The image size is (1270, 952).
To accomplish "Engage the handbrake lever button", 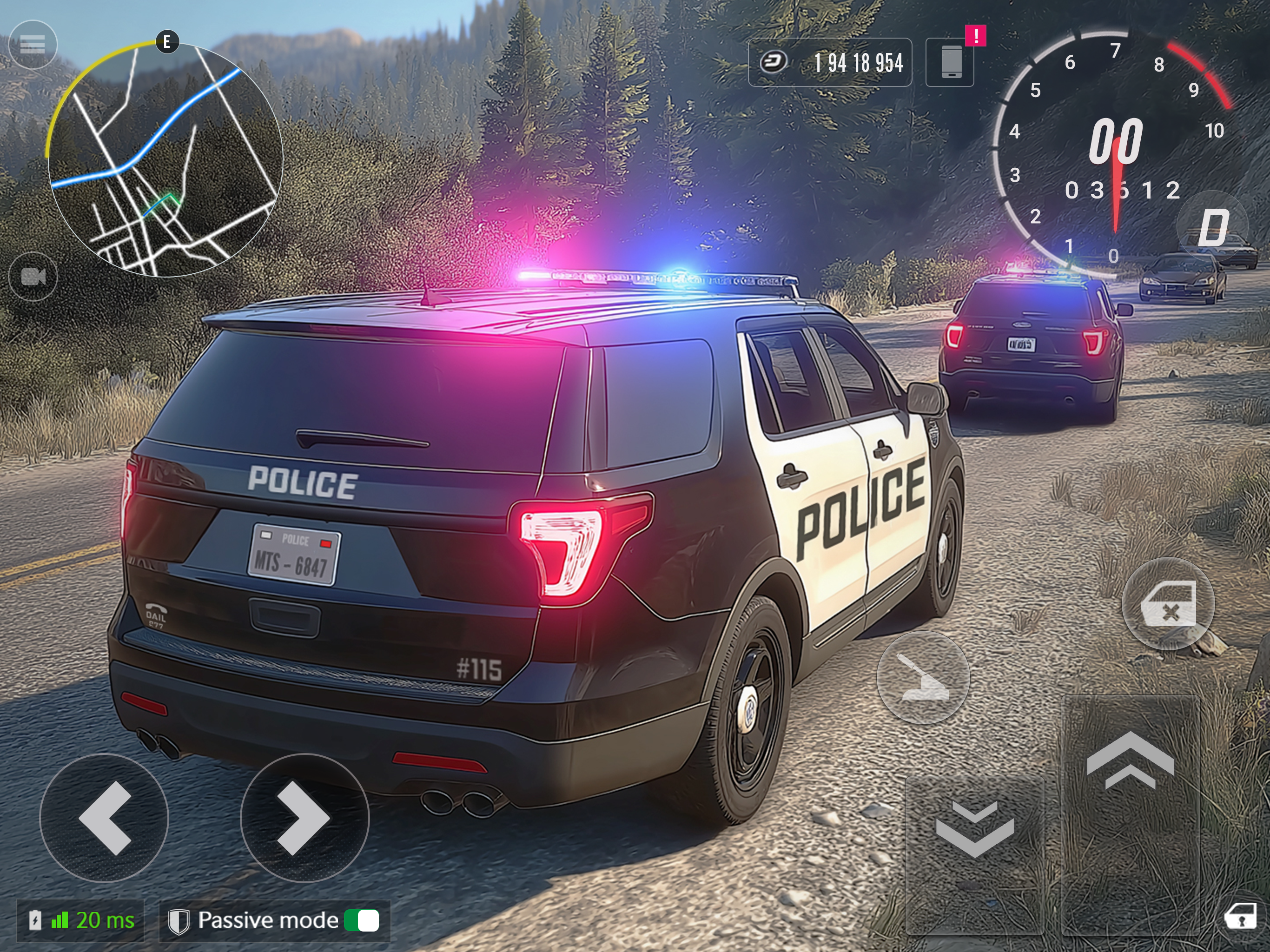I will tap(923, 678).
